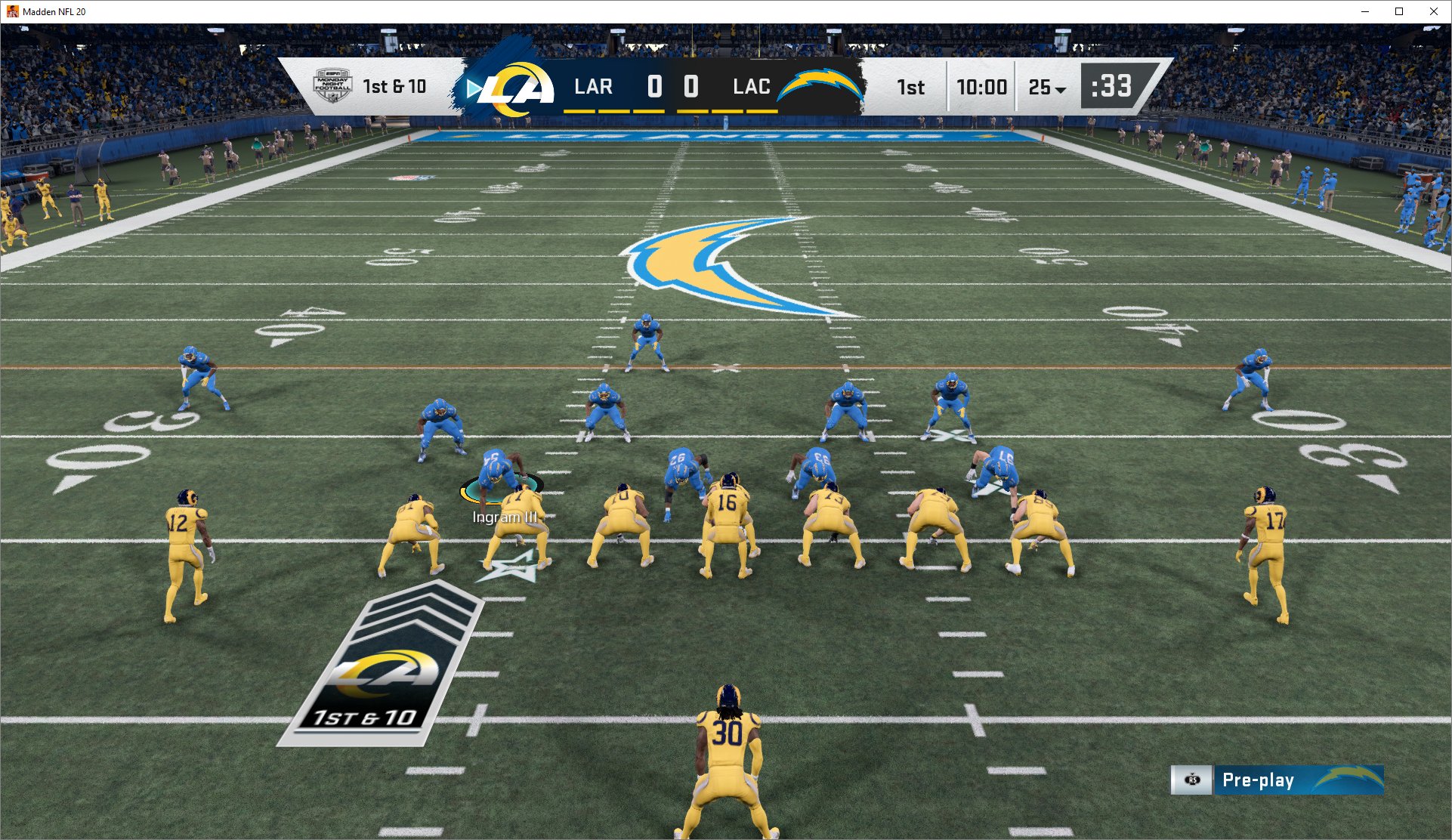Viewport: 1452px width, 840px height.
Task: Select the LAR team label
Action: tap(593, 85)
